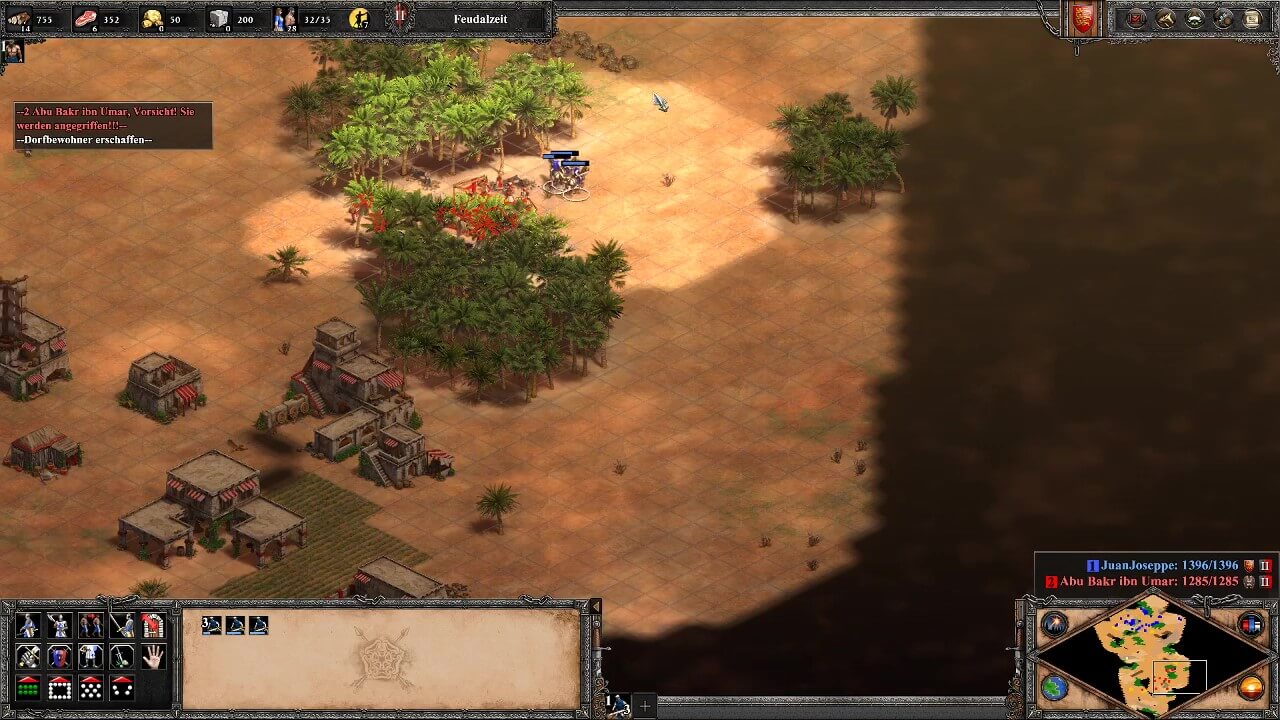Select the Attack Move gauntlet icon
The image size is (1280, 720).
[27, 656]
